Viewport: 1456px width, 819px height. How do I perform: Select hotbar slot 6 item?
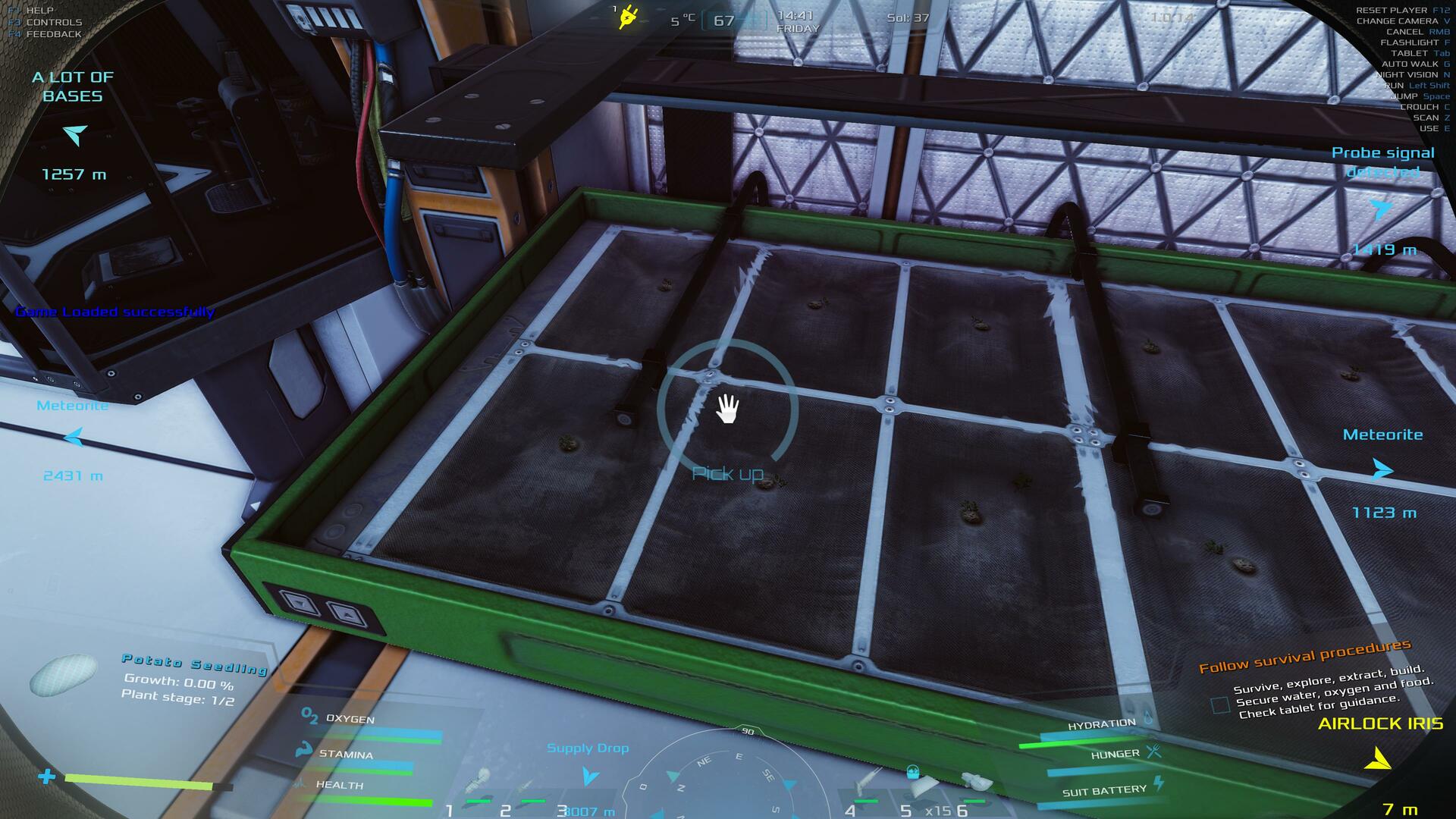[x=975, y=784]
